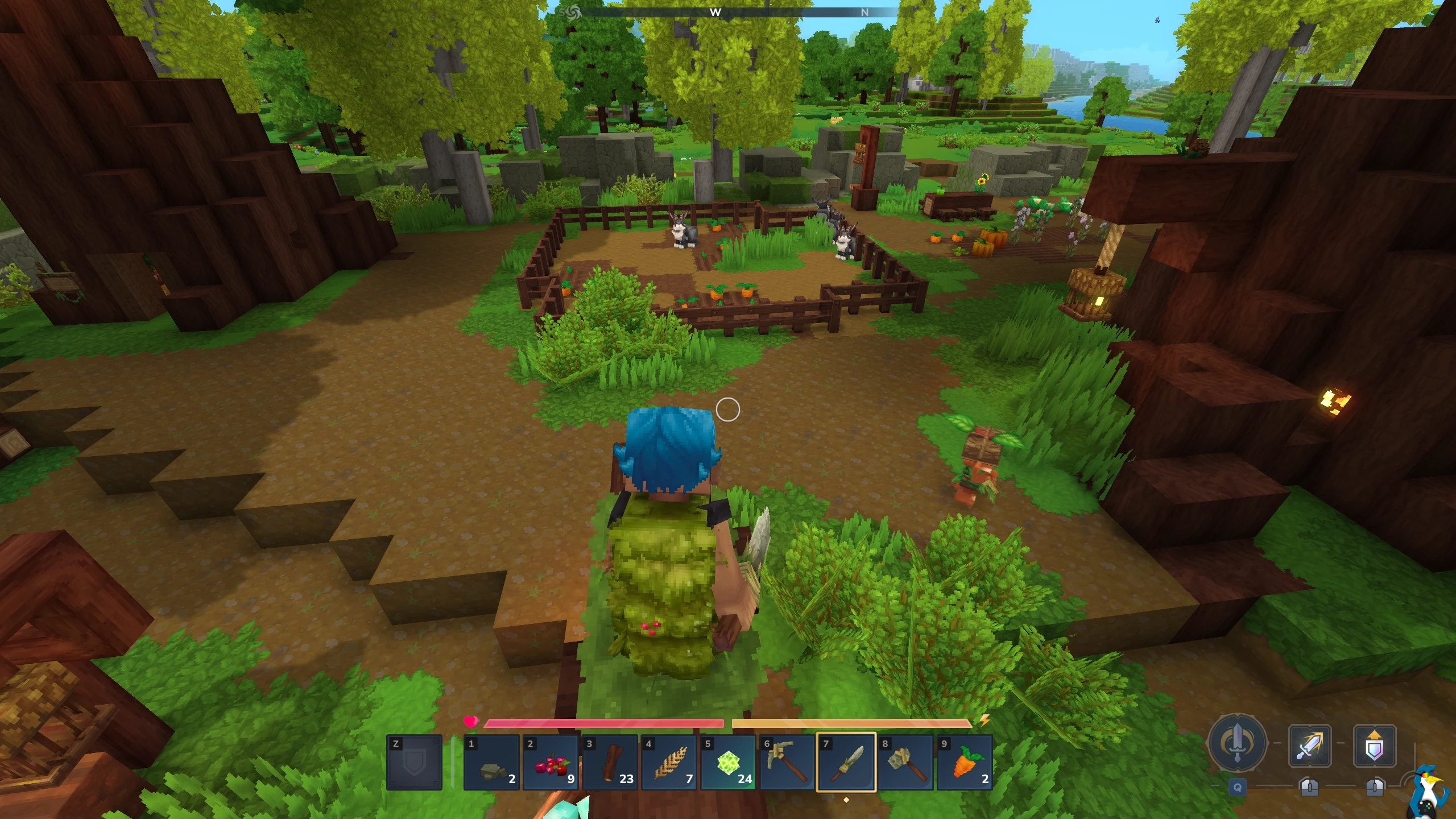Equip the stone hammer slot

tap(905, 762)
